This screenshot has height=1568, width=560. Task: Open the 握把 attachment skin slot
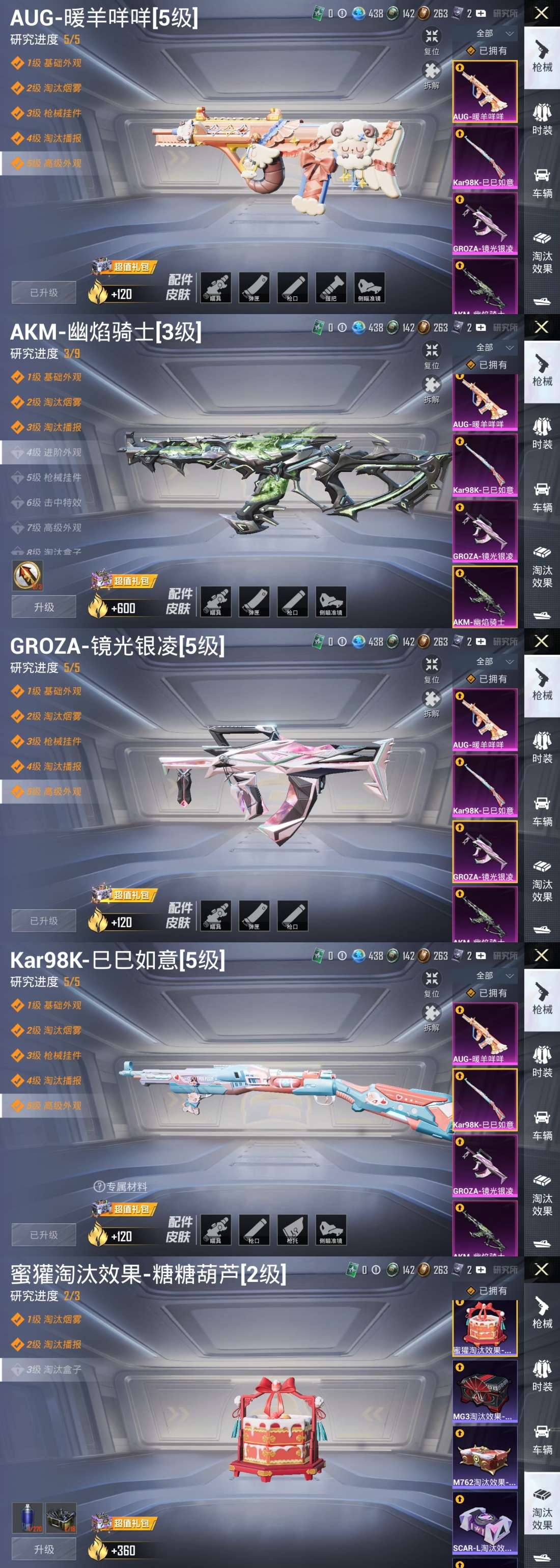pos(330,287)
